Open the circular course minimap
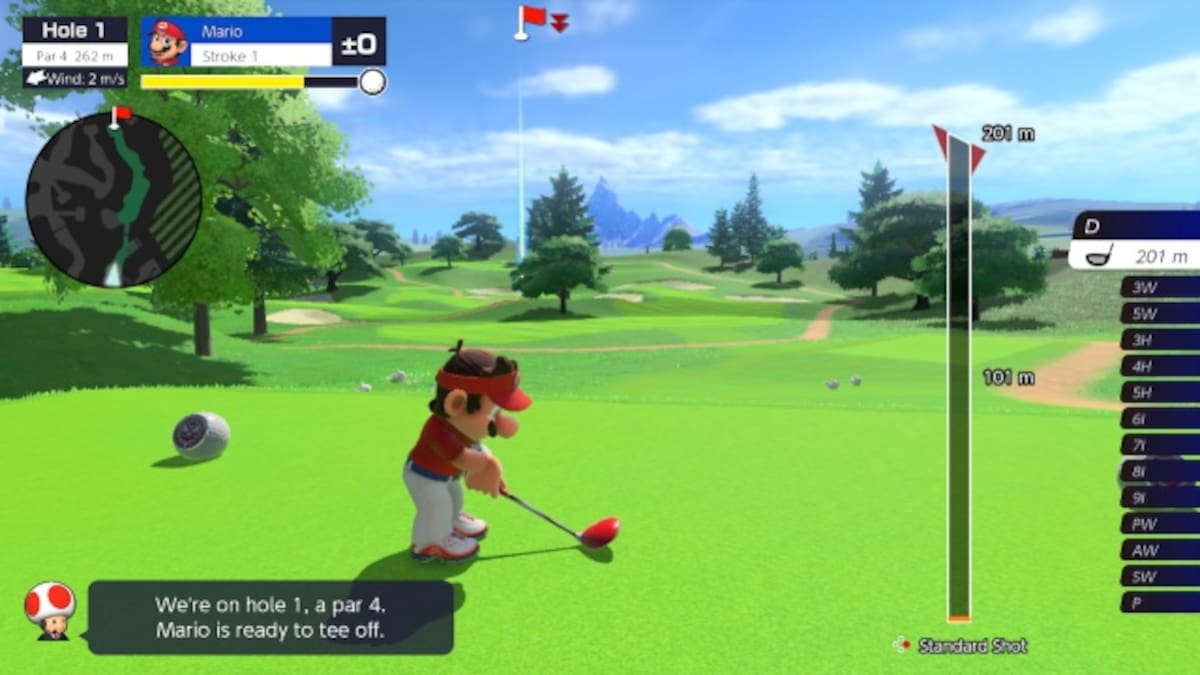Screen dimensions: 1200x675 [113, 199]
